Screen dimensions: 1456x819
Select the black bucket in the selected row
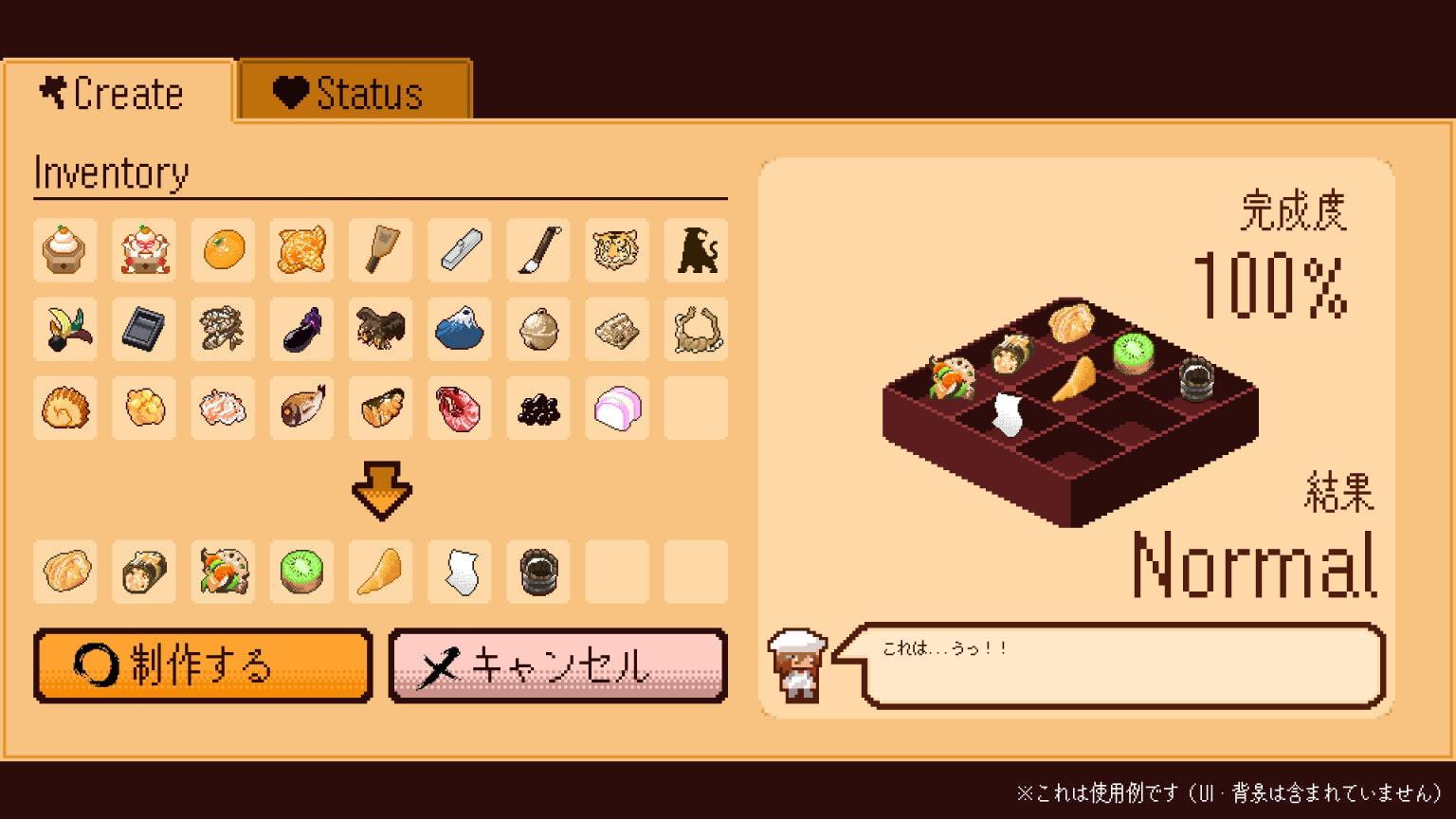point(538,572)
